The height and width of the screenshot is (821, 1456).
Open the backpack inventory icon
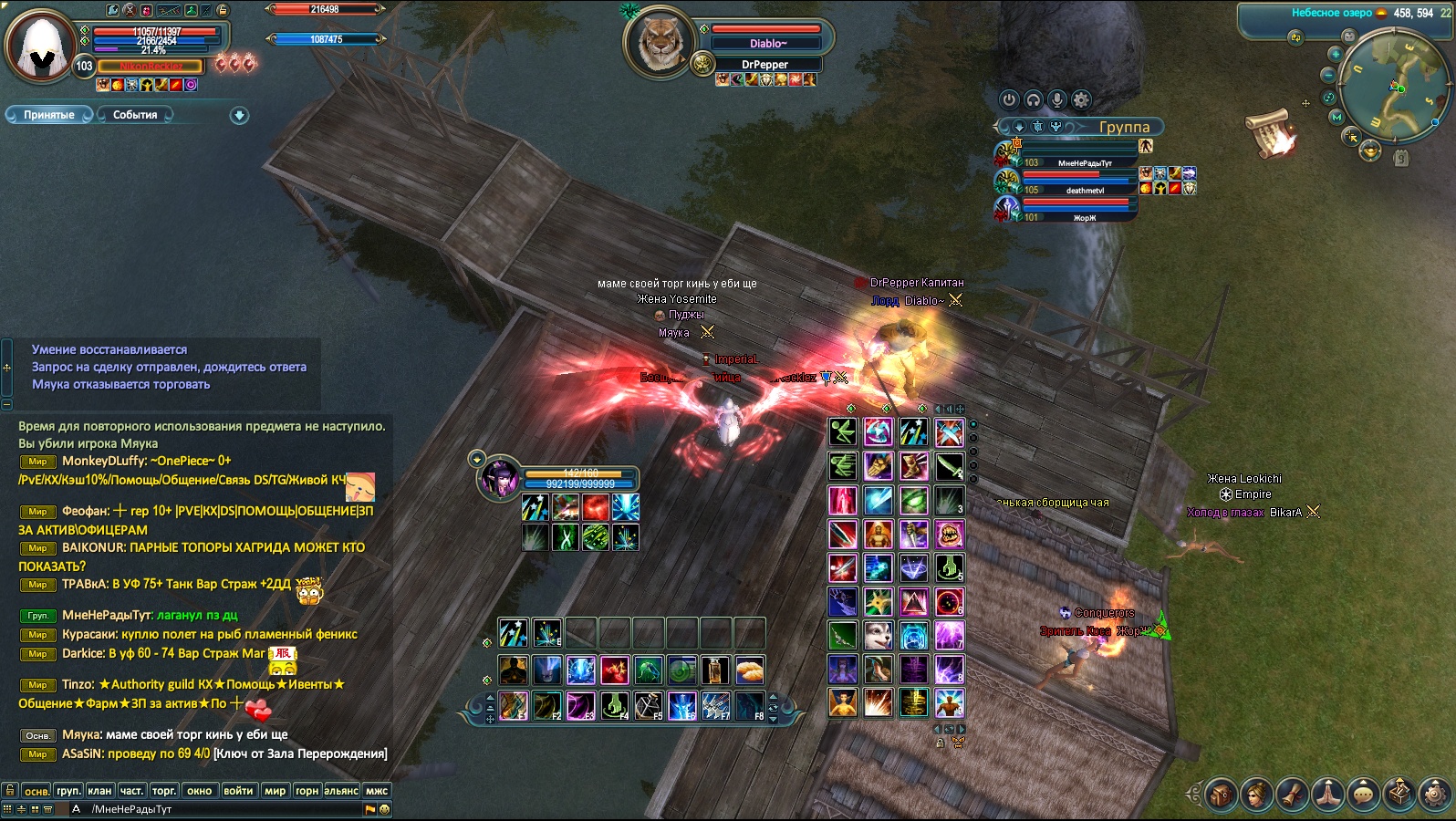tap(1220, 795)
